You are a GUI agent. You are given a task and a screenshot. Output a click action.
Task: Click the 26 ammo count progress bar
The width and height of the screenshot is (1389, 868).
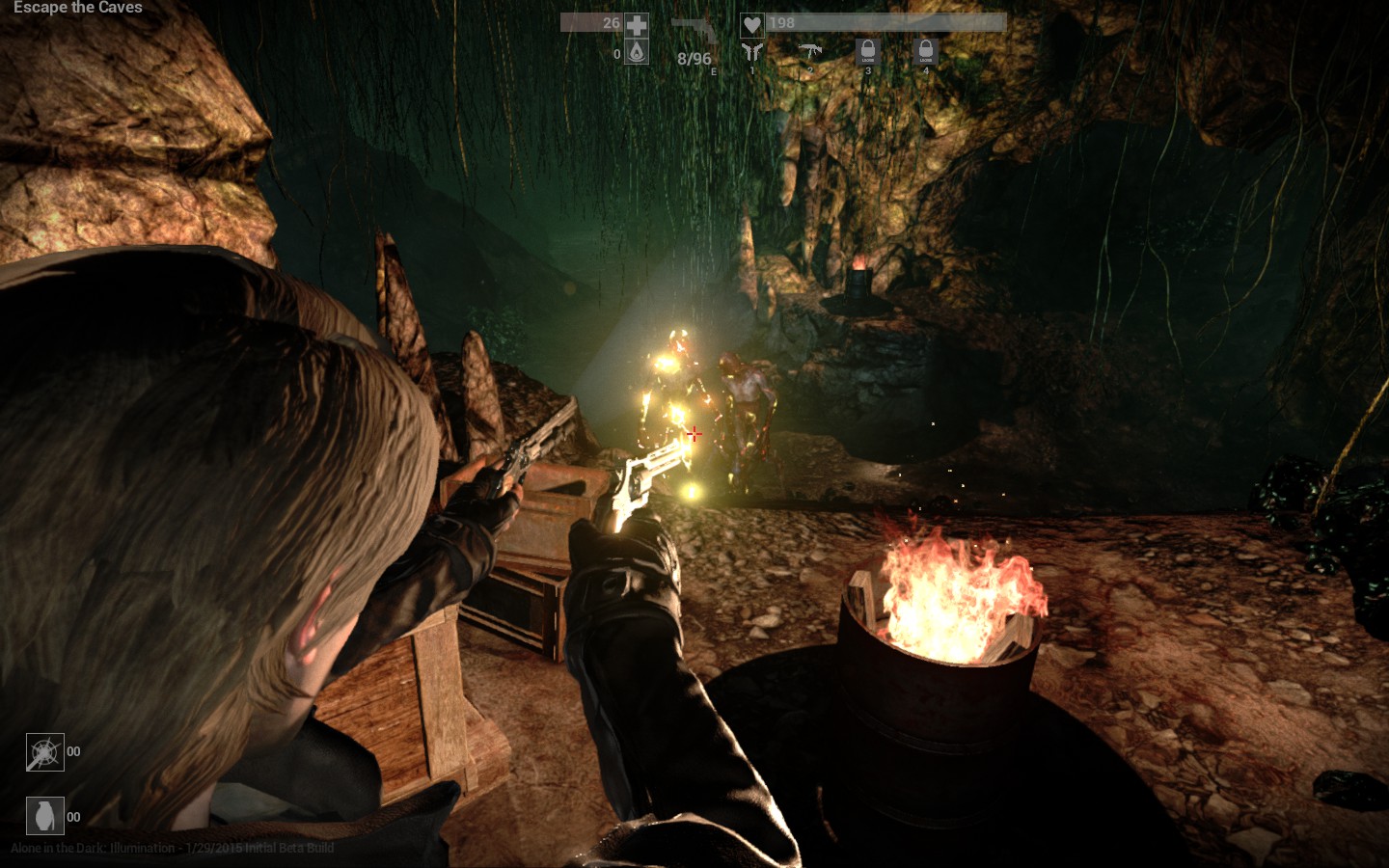tap(593, 21)
